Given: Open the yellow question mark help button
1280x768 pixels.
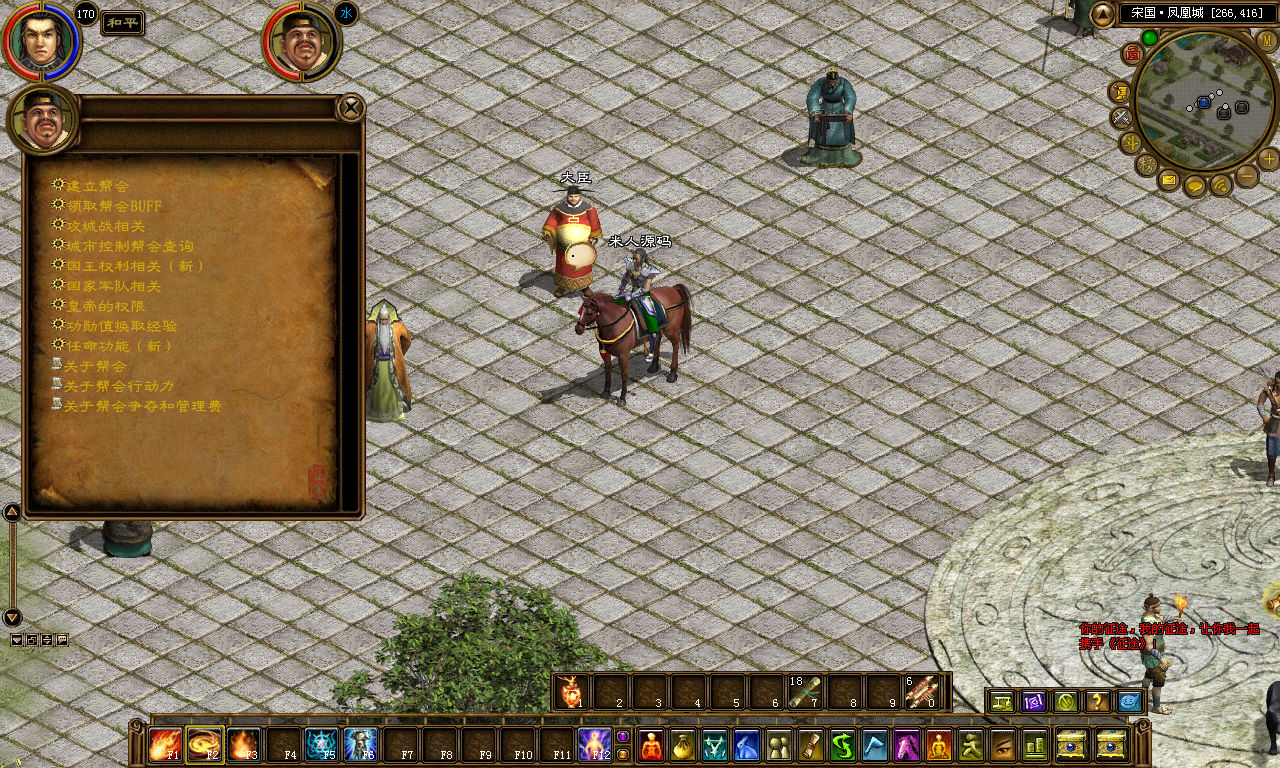Looking at the screenshot, I should tap(1097, 702).
